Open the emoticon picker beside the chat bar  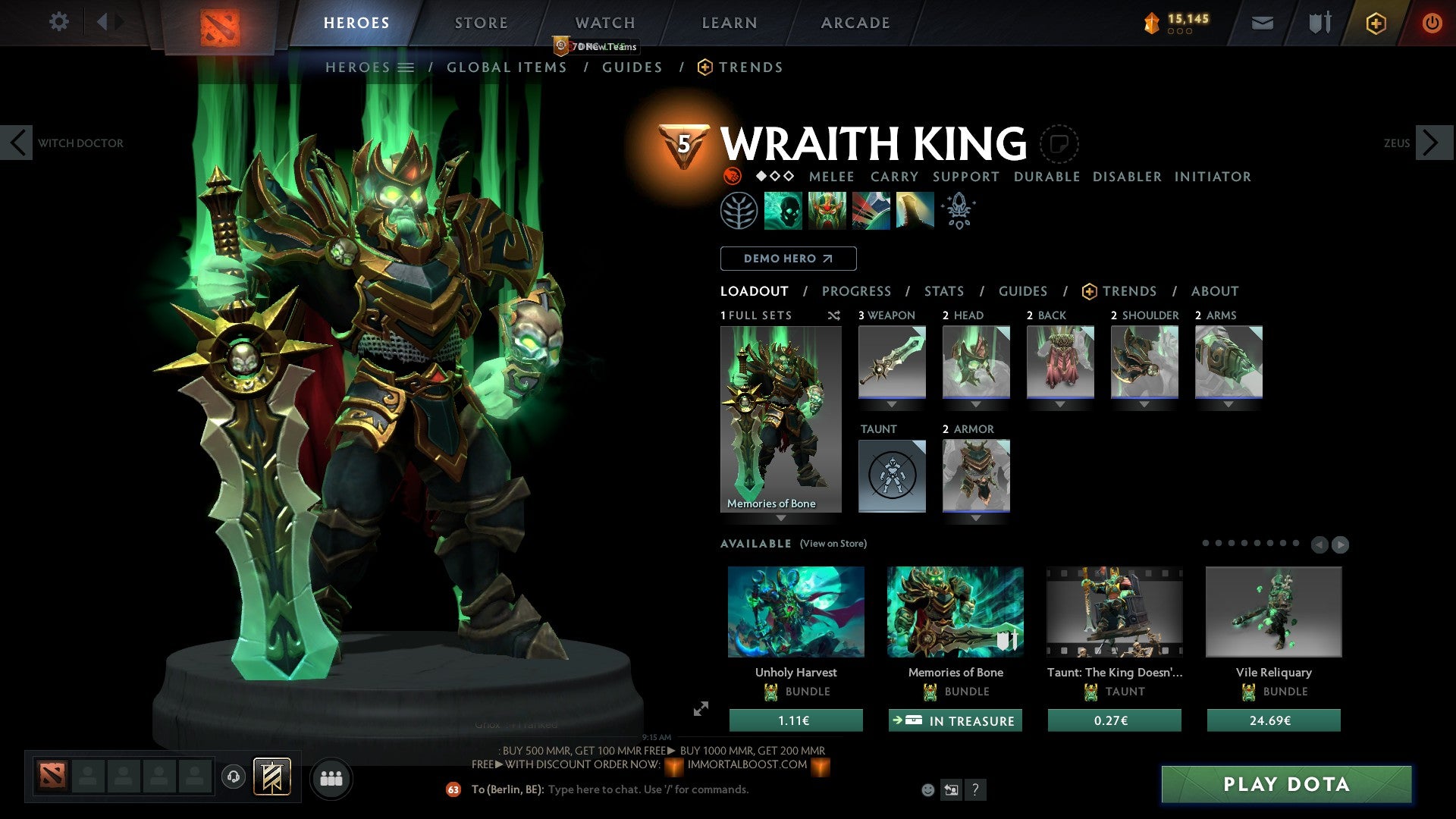click(x=927, y=789)
